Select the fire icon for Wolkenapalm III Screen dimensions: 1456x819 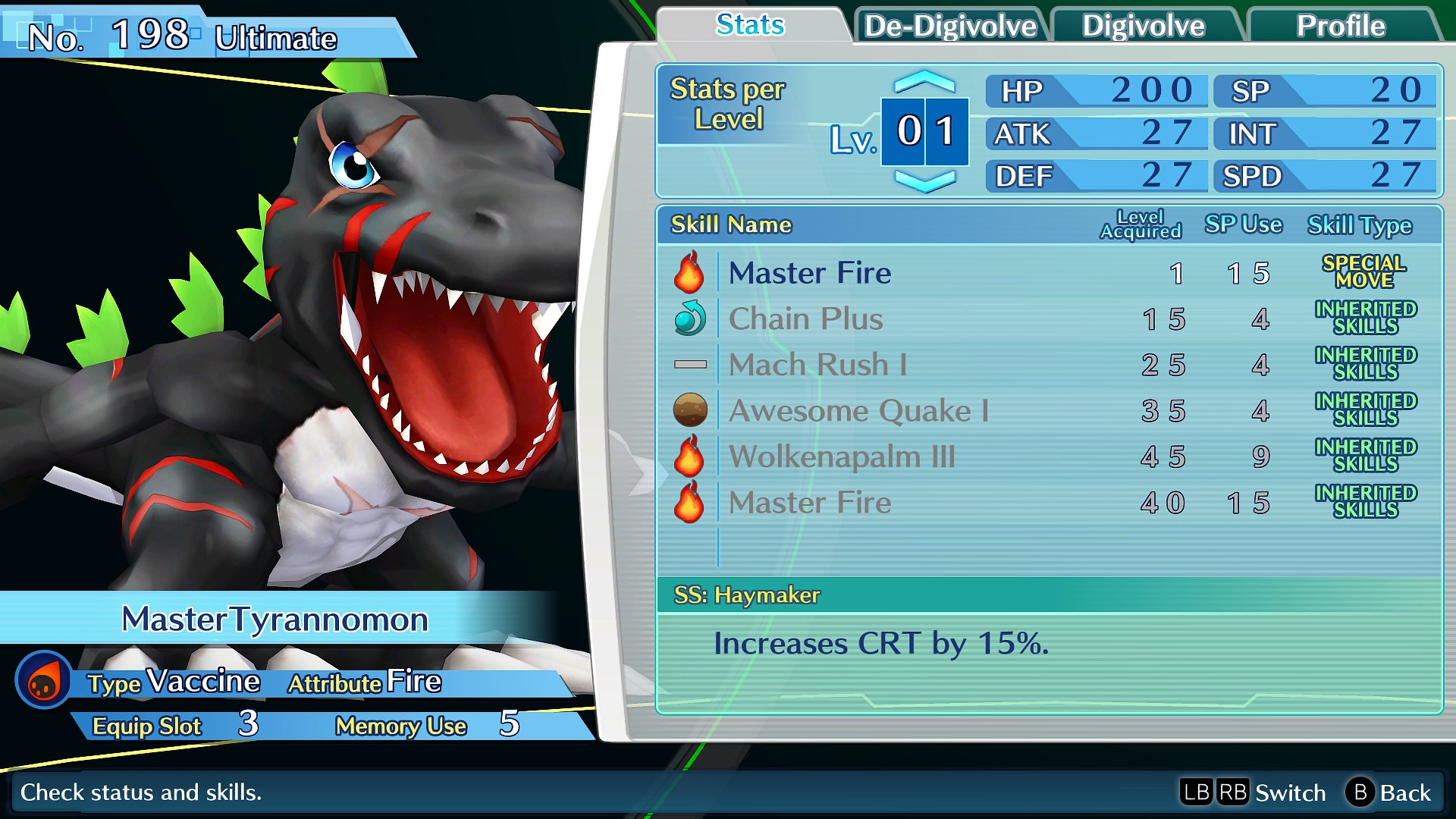pyautogui.click(x=690, y=457)
